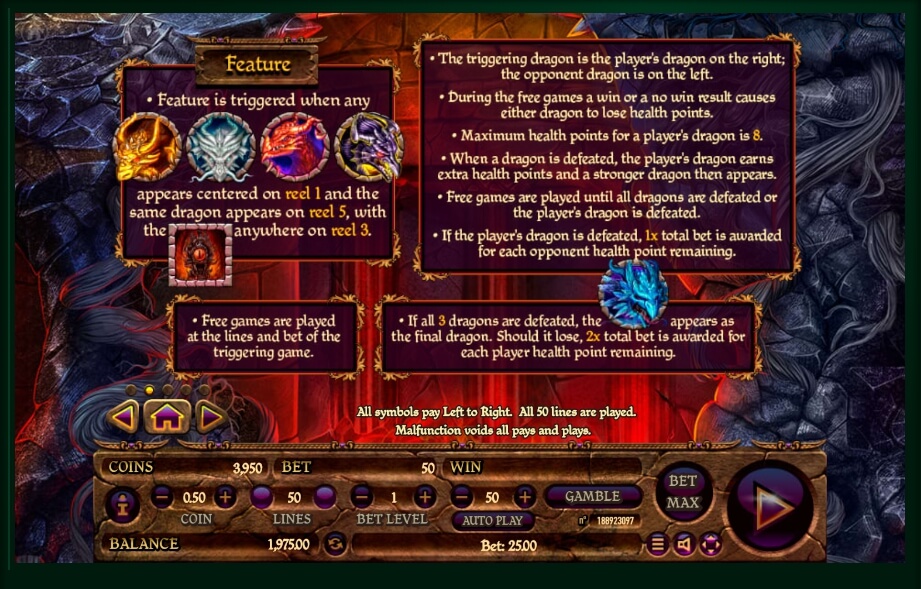921x589 pixels.
Task: Toggle fullscreen mode
Action: [711, 544]
